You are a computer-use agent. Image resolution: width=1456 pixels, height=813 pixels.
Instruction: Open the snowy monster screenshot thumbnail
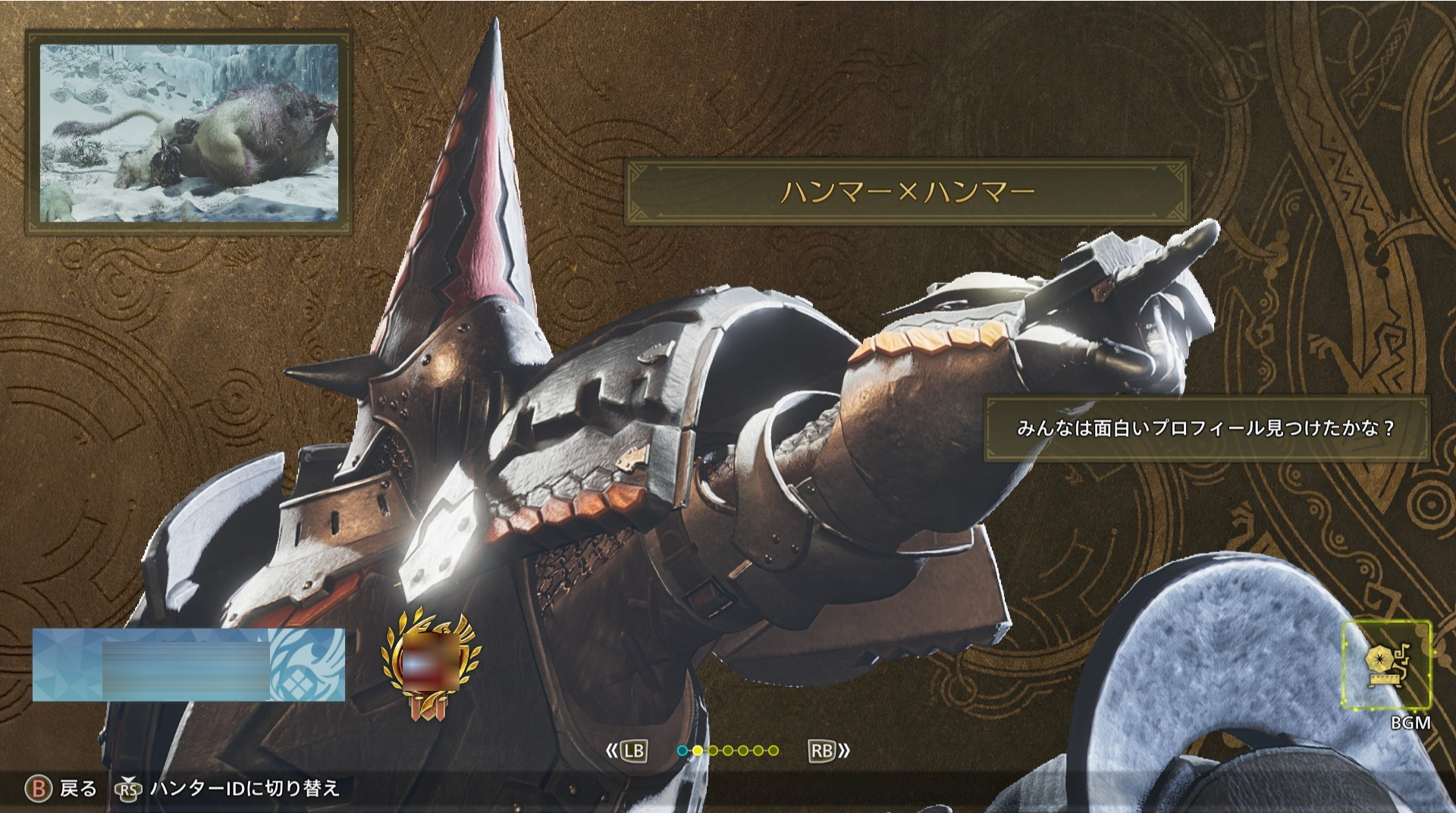tap(189, 133)
